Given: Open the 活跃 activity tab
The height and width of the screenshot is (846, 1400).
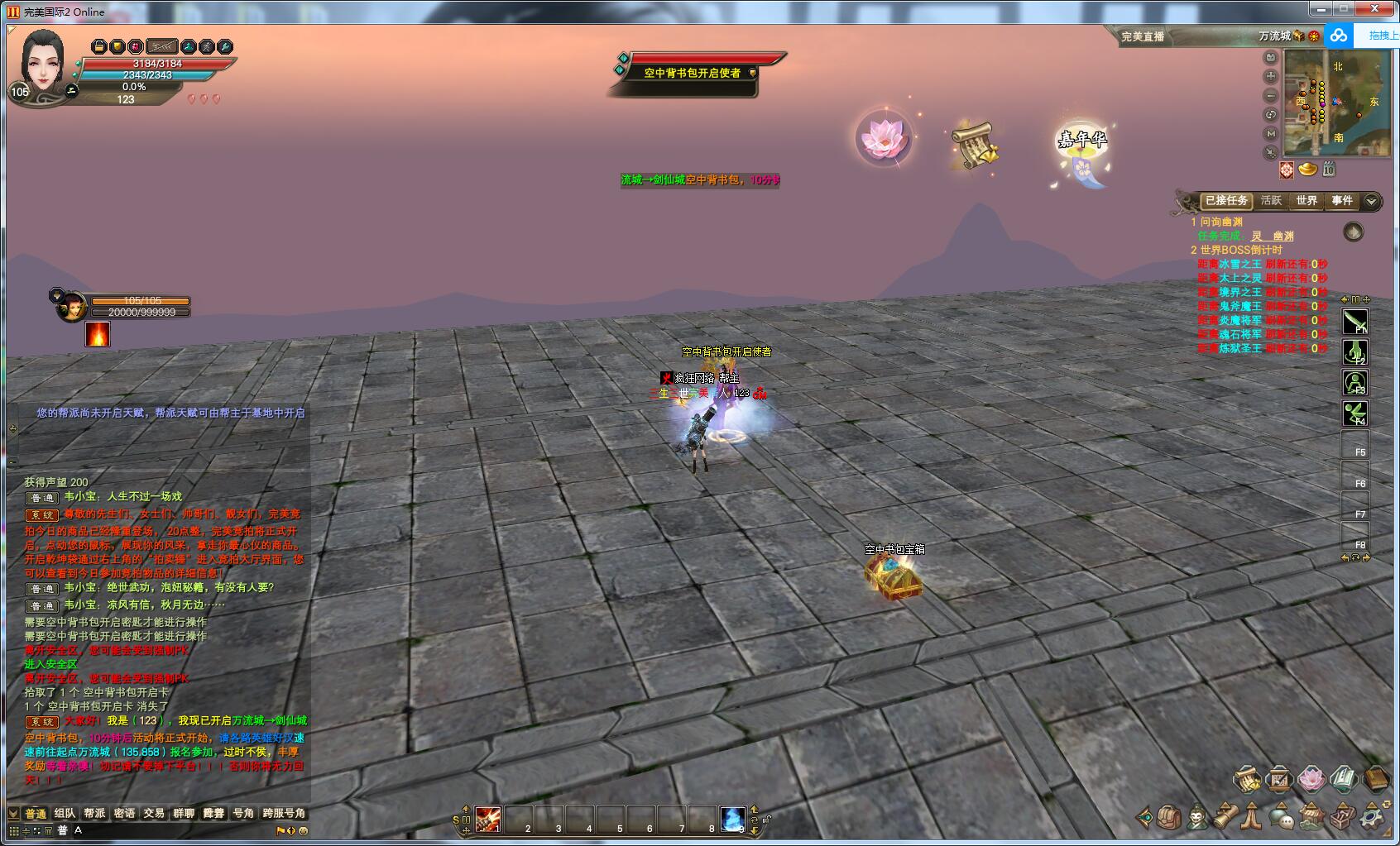Looking at the screenshot, I should (x=1271, y=201).
